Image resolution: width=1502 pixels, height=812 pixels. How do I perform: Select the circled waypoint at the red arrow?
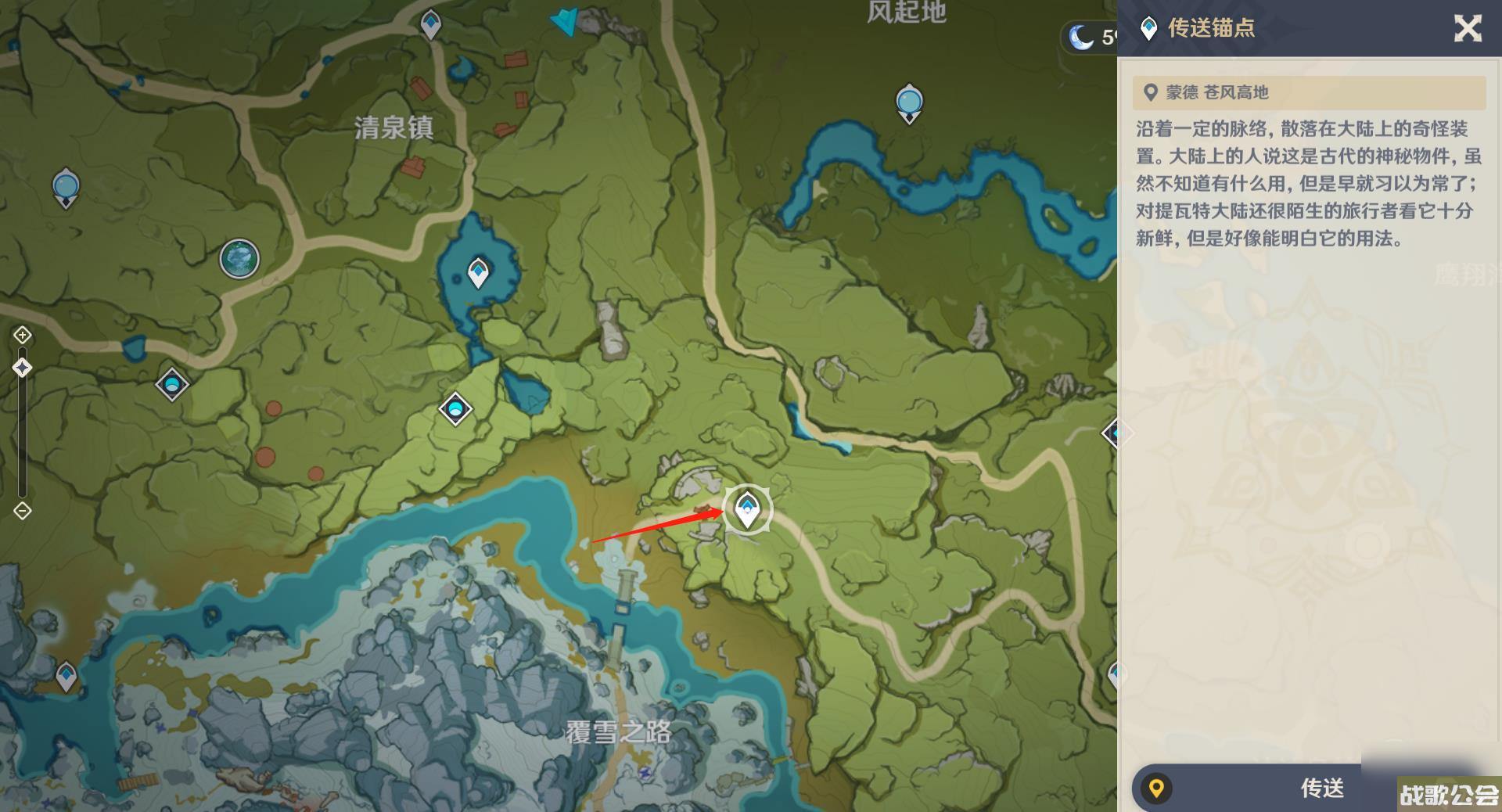click(x=747, y=509)
